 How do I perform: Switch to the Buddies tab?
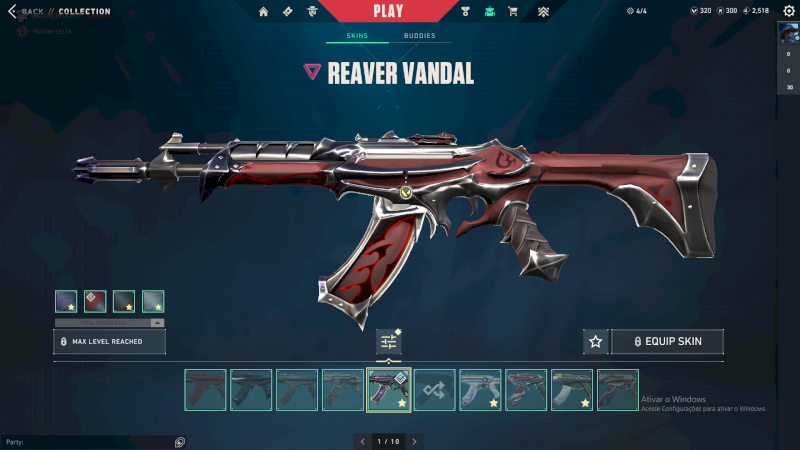click(419, 36)
